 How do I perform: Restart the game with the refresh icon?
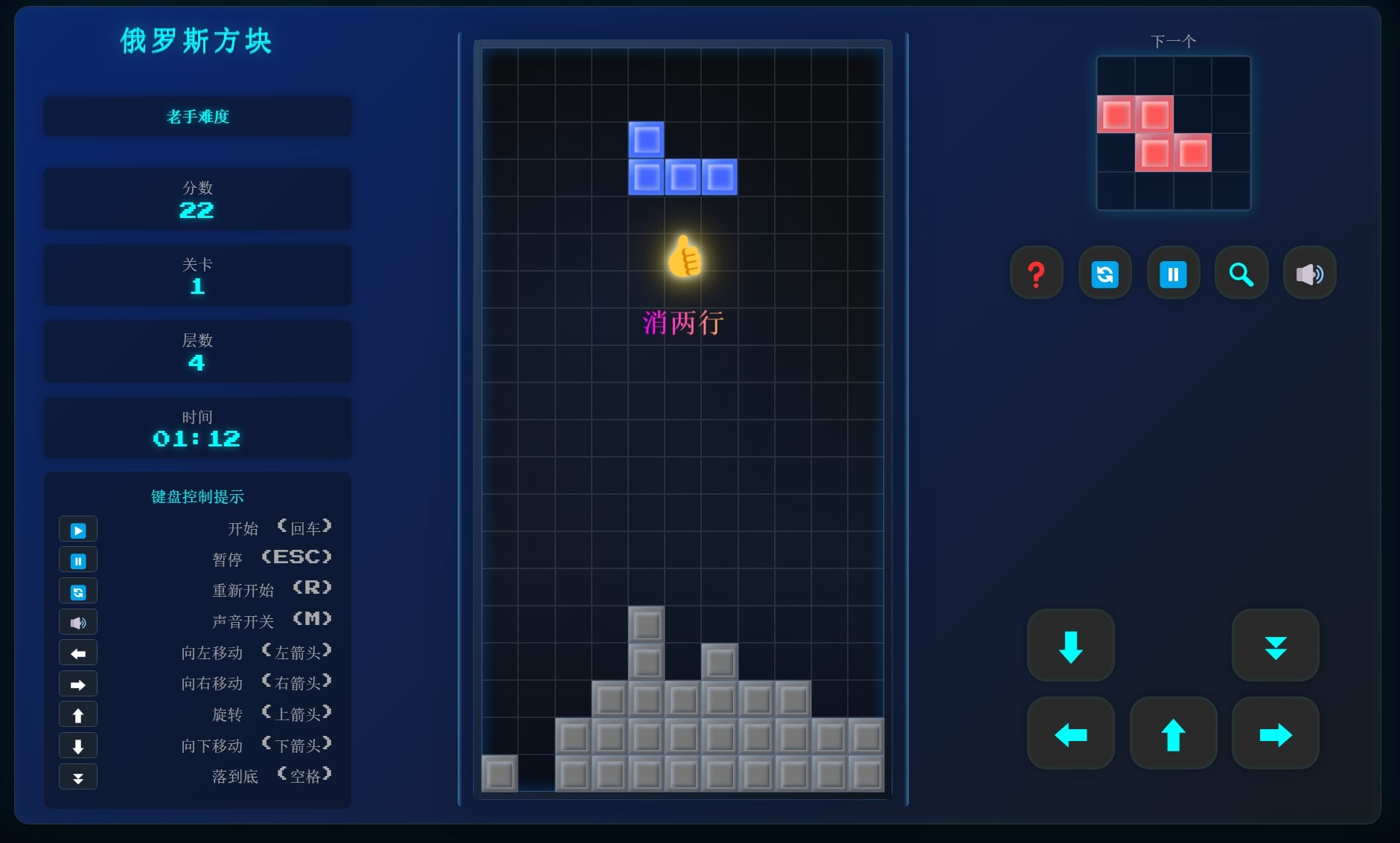[1104, 273]
